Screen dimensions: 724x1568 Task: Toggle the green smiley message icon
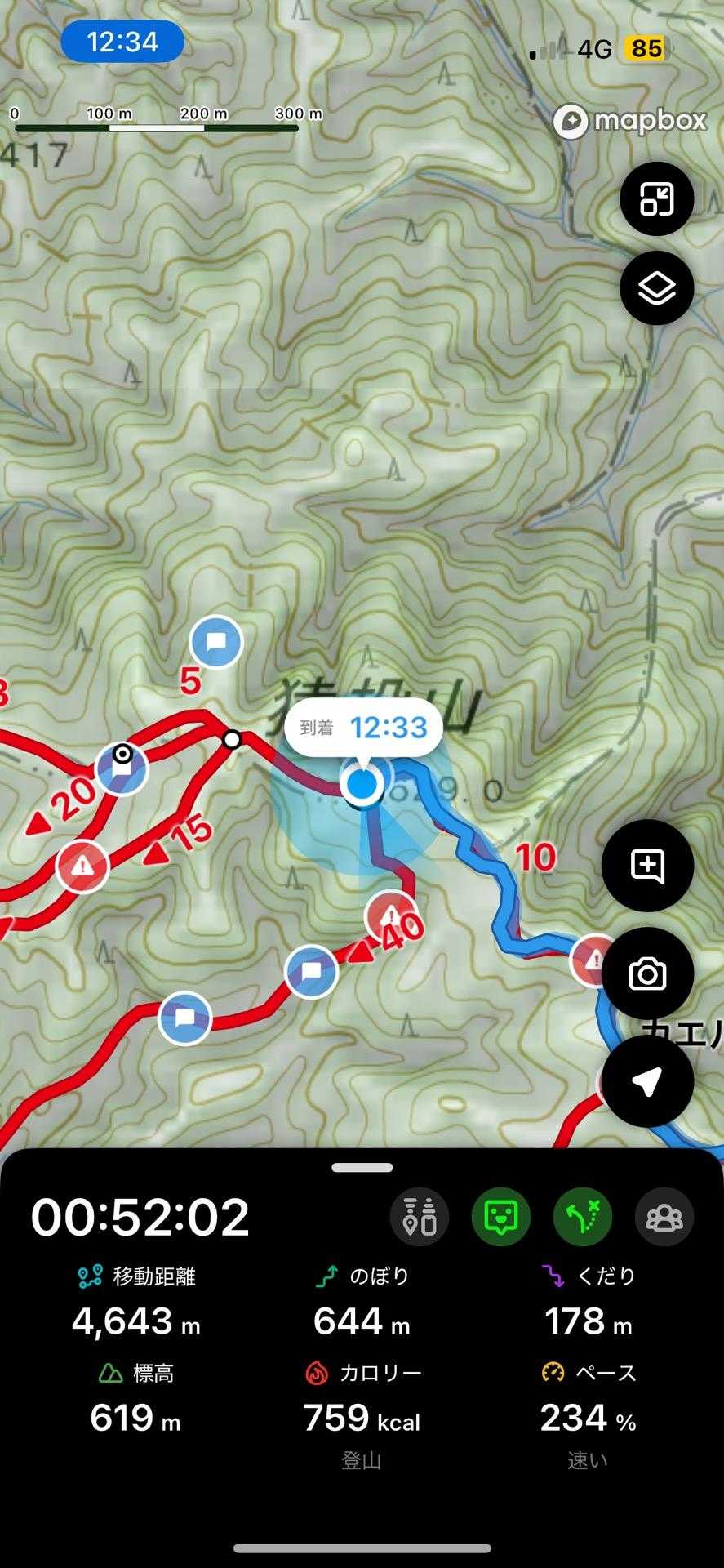pyautogui.click(x=501, y=1217)
